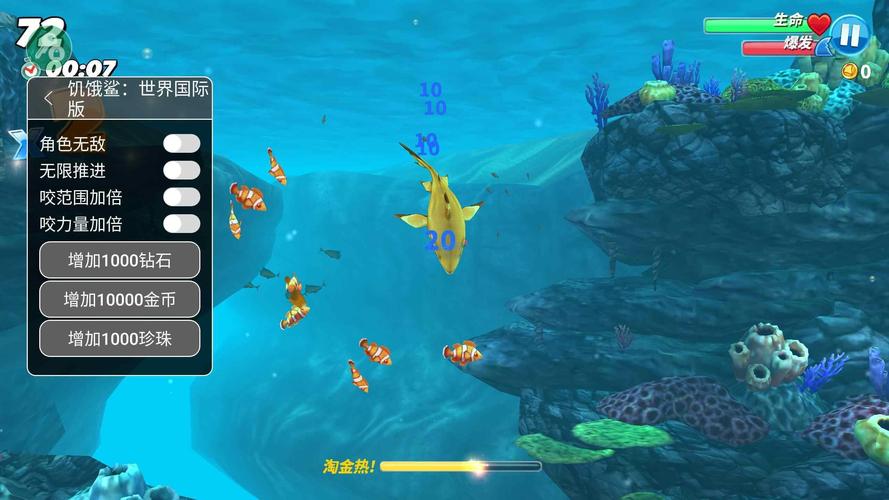889x500 pixels.
Task: Click the 增加1000钻石 button
Action: (x=120, y=260)
